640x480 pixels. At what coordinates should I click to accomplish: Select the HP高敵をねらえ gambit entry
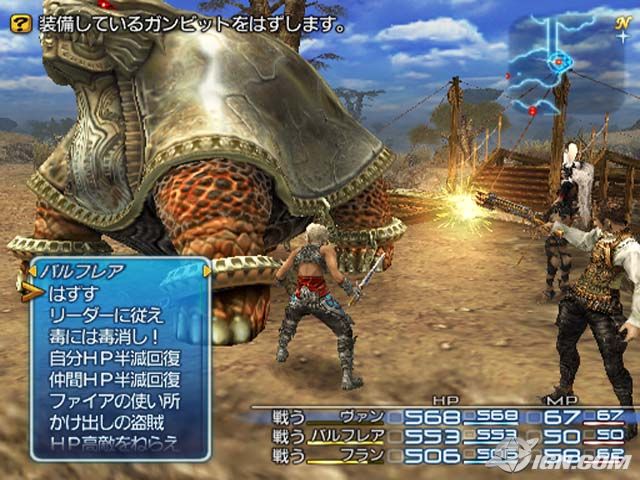[113, 443]
